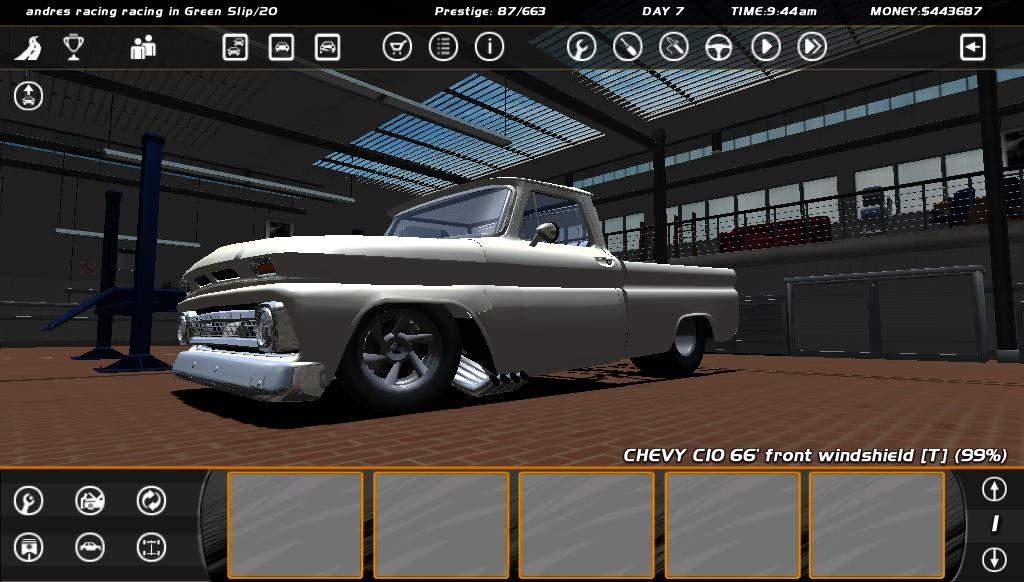The width and height of the screenshot is (1024, 582).
Task: Activate the double-arrow fast forward button
Action: coord(811,47)
